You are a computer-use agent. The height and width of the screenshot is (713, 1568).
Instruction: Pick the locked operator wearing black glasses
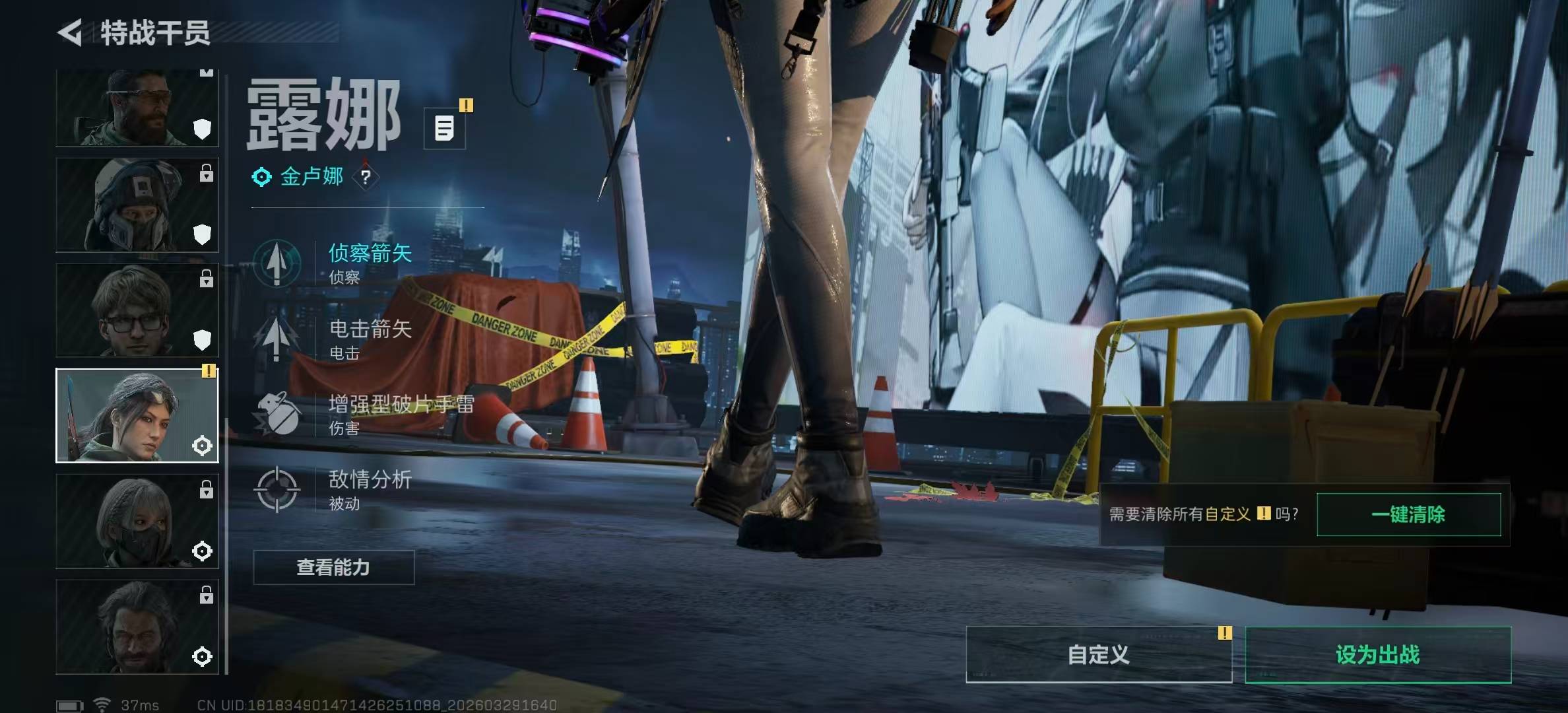(x=137, y=310)
